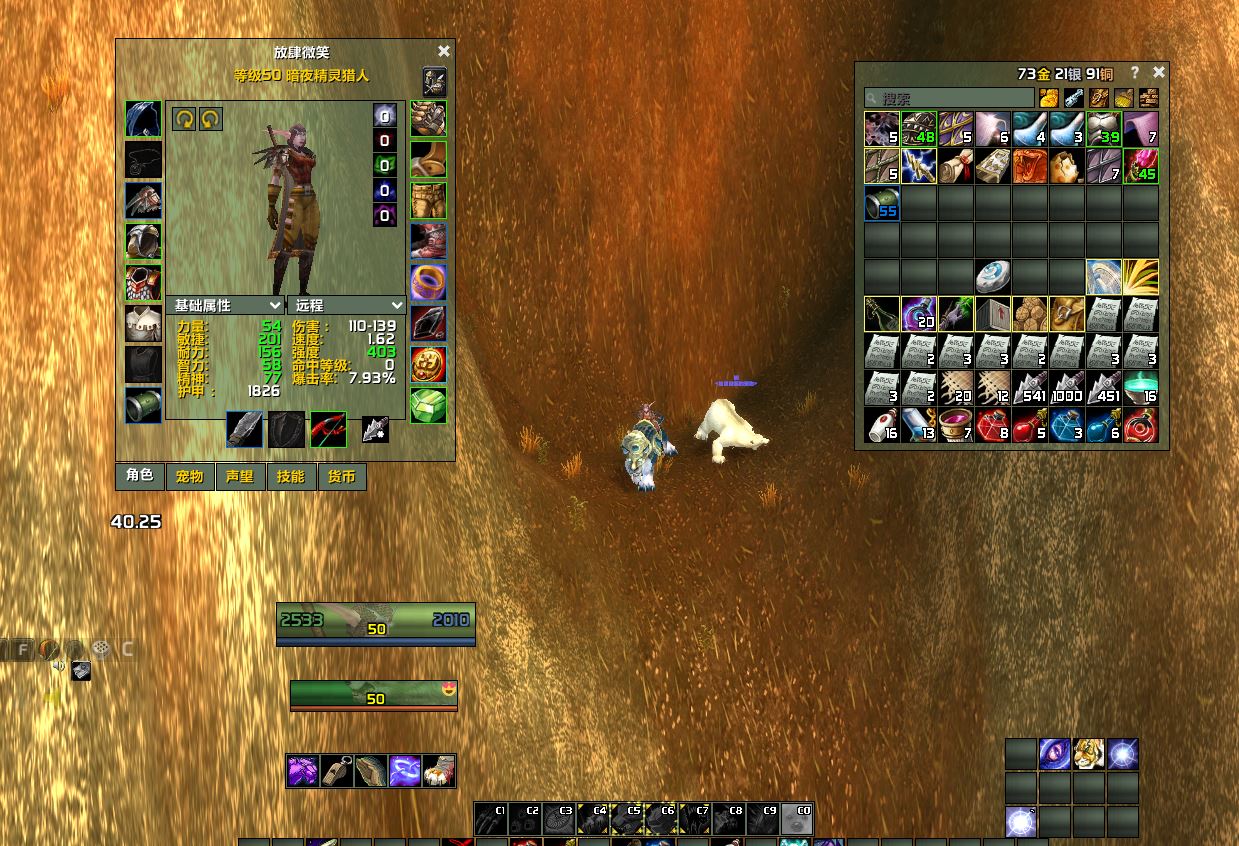This screenshot has height=846, width=1239.
Task: Select the 技能 tab
Action: click(291, 476)
